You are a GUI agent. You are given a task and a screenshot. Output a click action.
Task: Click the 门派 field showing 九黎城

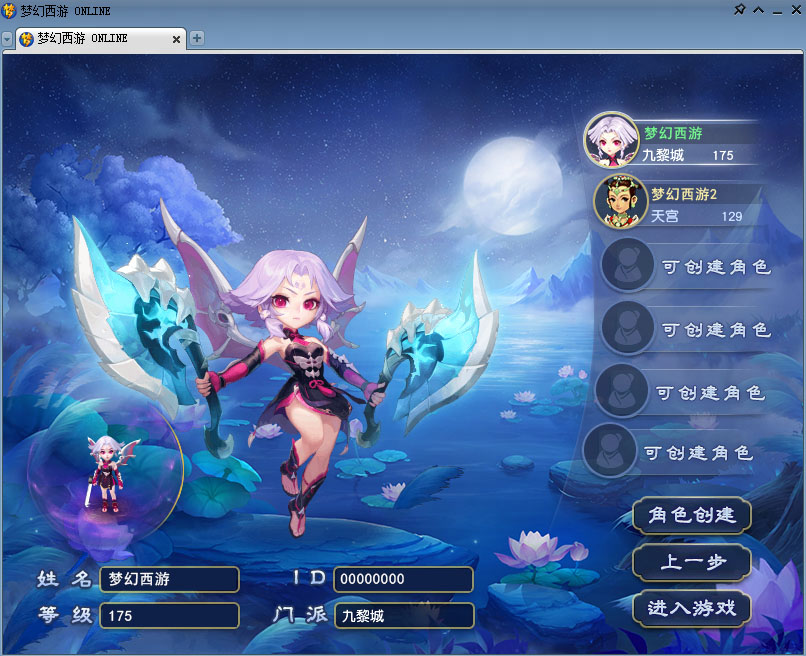pos(403,615)
